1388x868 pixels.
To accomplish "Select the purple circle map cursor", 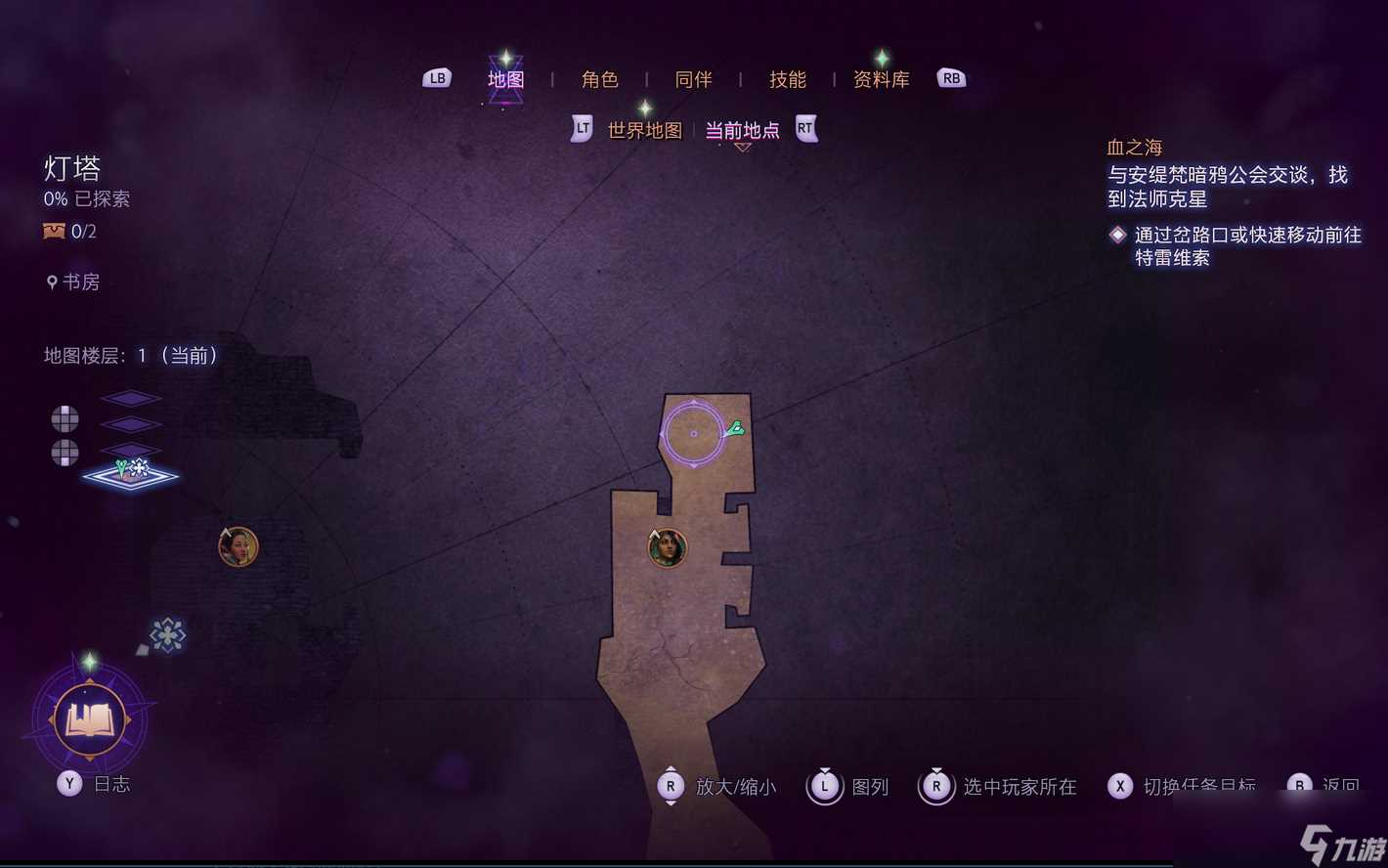I will pyautogui.click(x=693, y=433).
